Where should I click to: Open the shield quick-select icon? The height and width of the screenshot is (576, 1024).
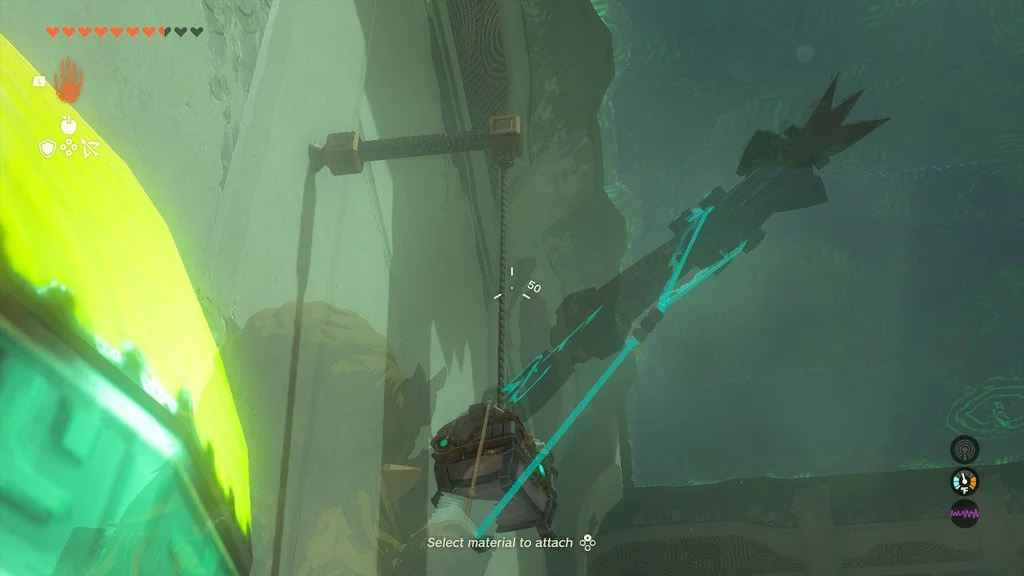[46, 148]
